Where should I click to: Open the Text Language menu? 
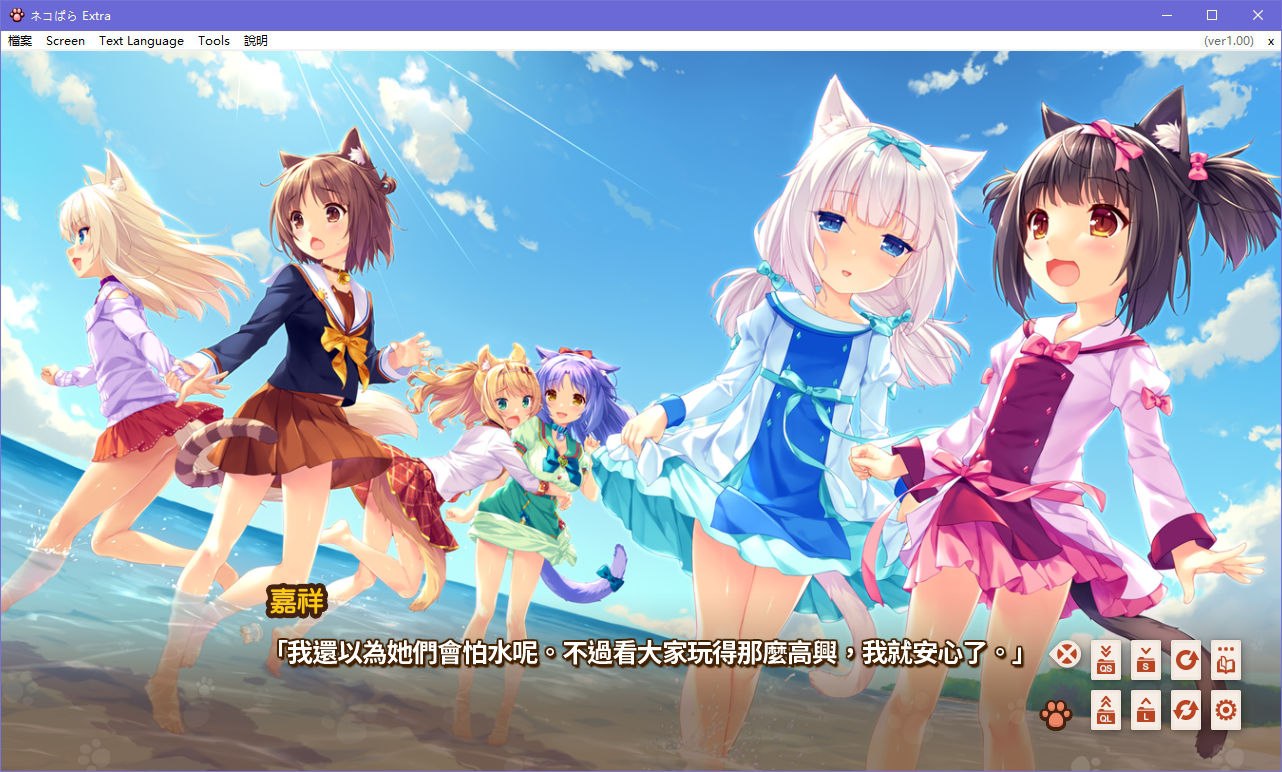pyautogui.click(x=140, y=40)
